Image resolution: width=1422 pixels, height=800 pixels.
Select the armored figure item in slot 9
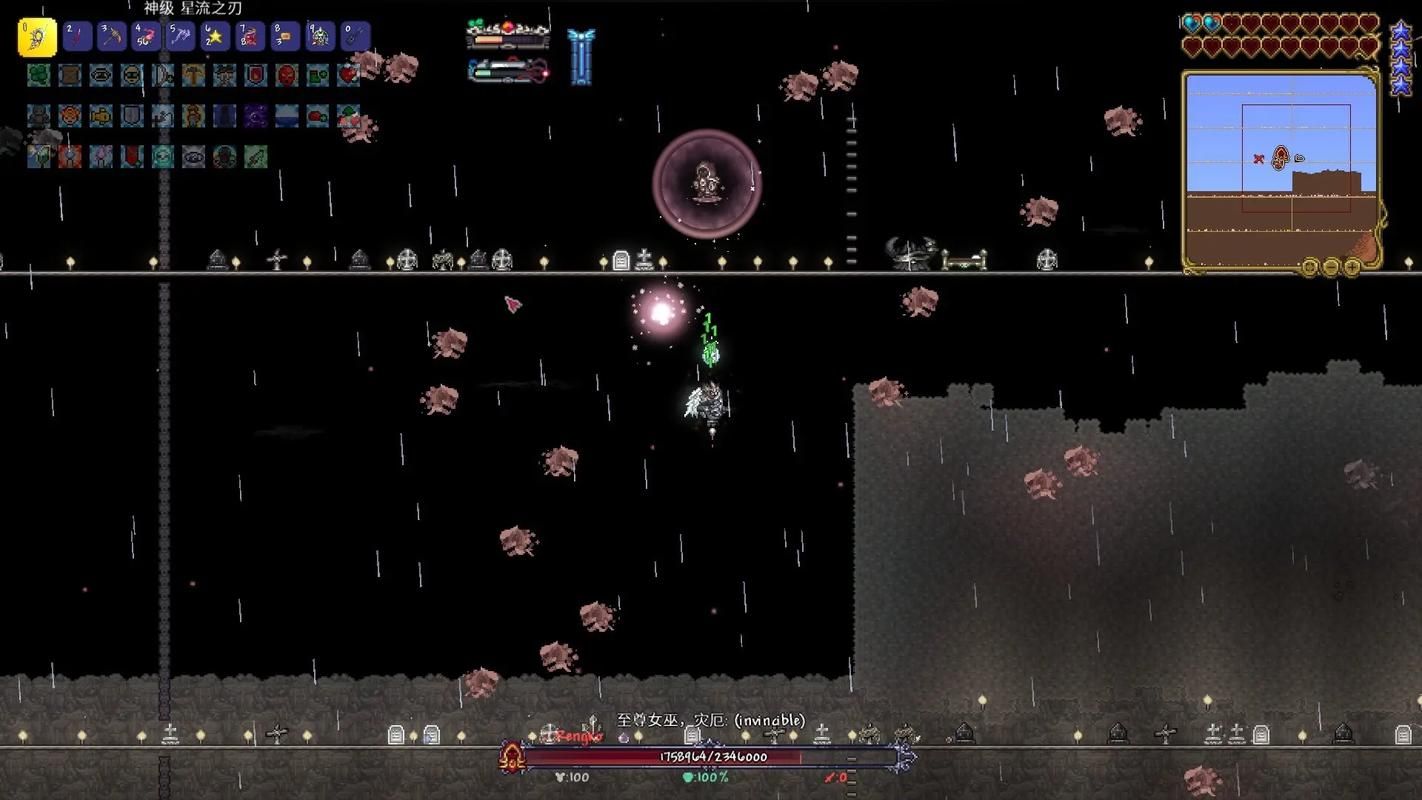tap(320, 37)
